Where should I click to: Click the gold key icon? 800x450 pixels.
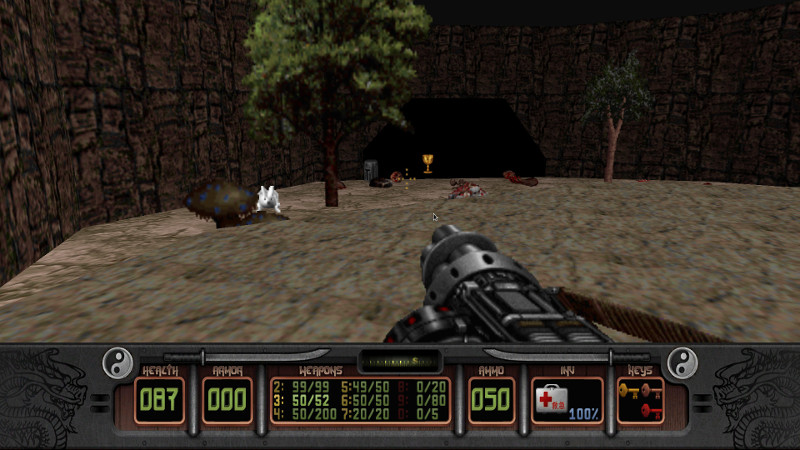[x=629, y=390]
